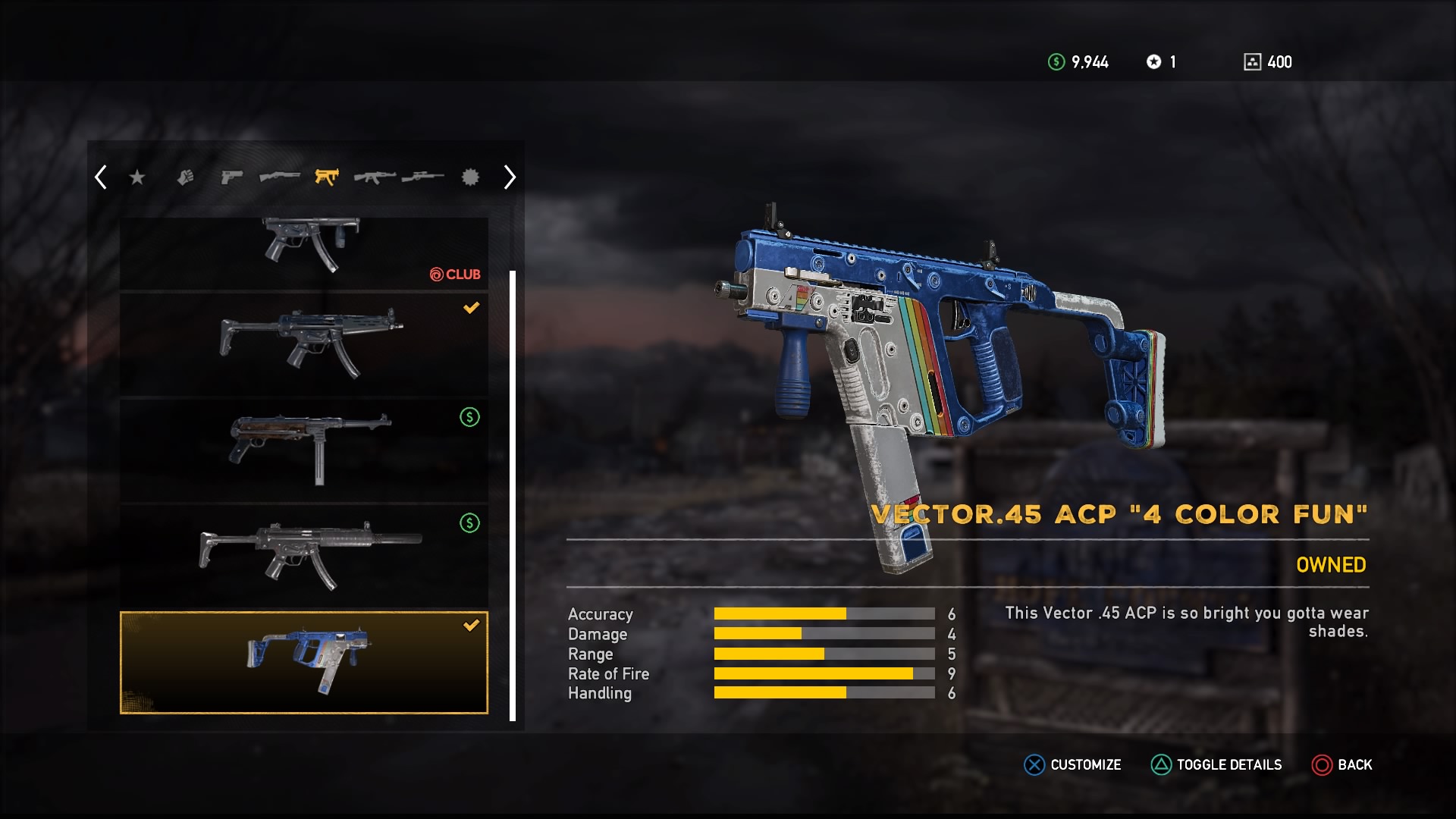
Task: Open the sniper rifle category tab
Action: (x=422, y=177)
